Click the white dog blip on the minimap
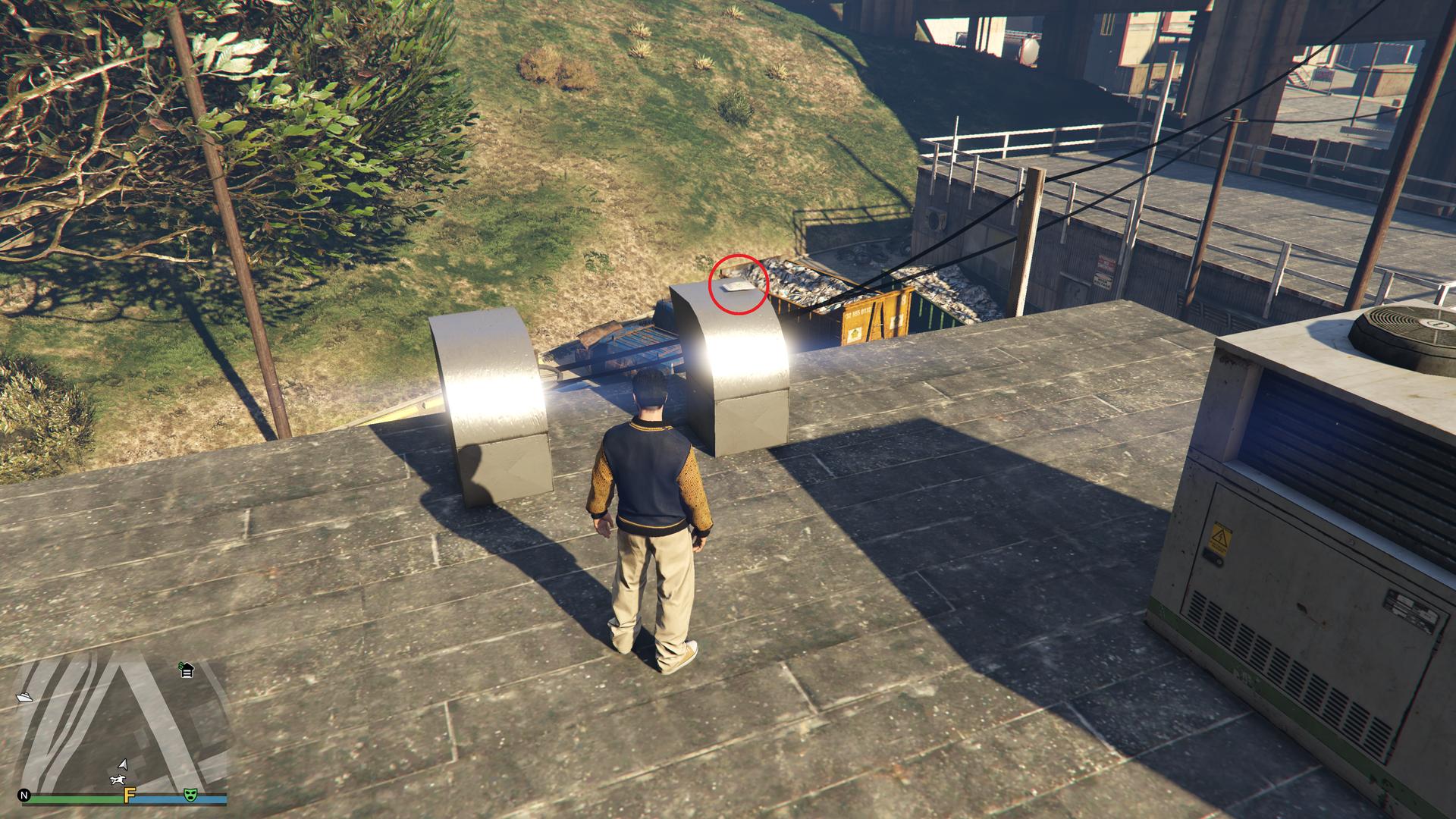The width and height of the screenshot is (1456, 819). click(118, 780)
